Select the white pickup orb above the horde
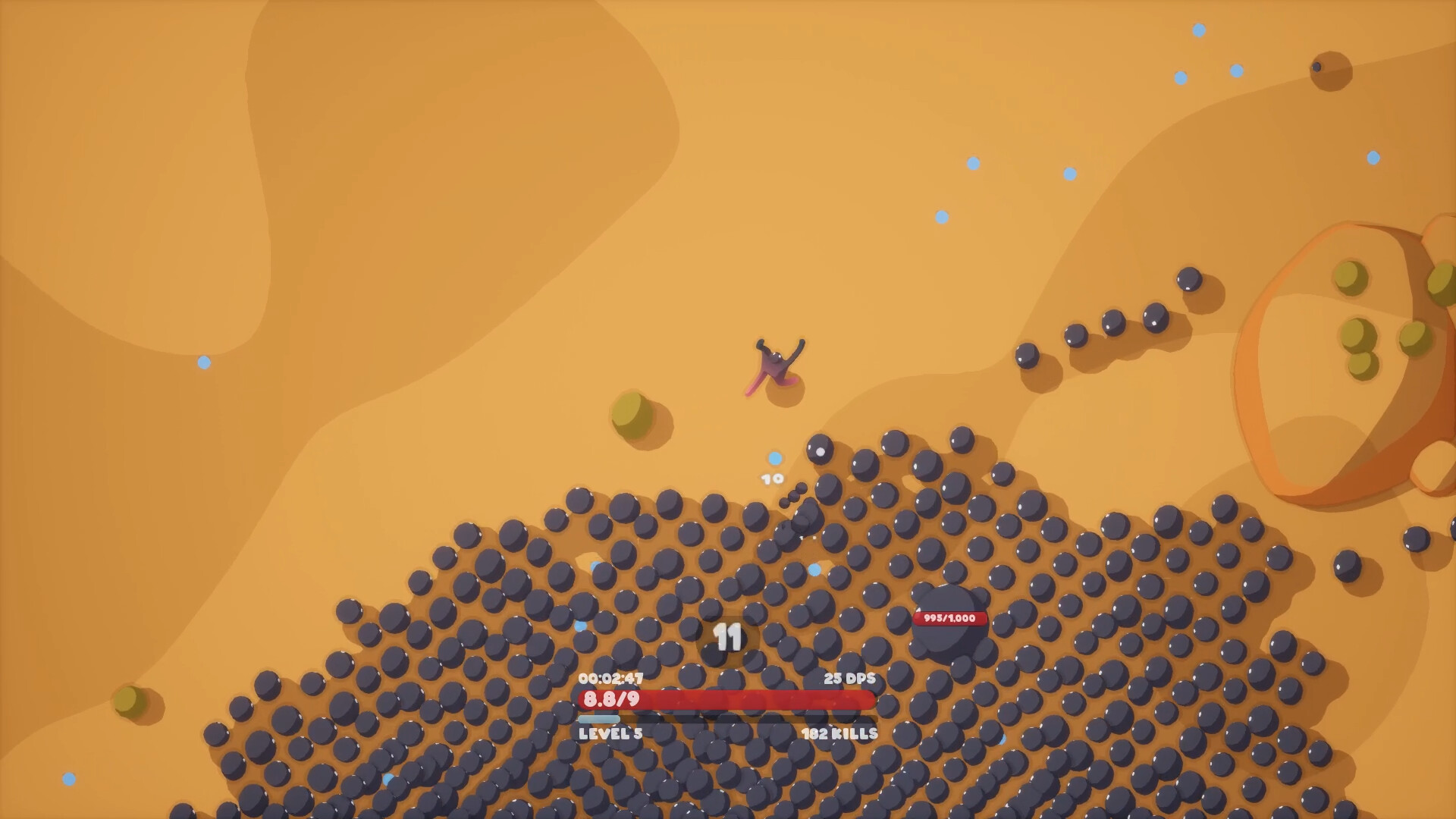Screen dimensions: 1456x819 point(821,453)
